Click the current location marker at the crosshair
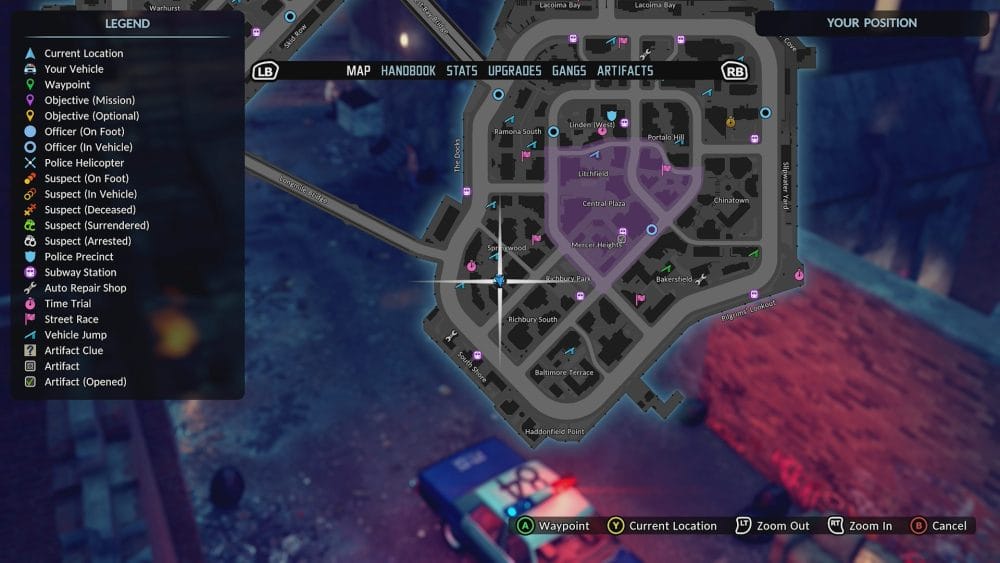 click(x=500, y=281)
